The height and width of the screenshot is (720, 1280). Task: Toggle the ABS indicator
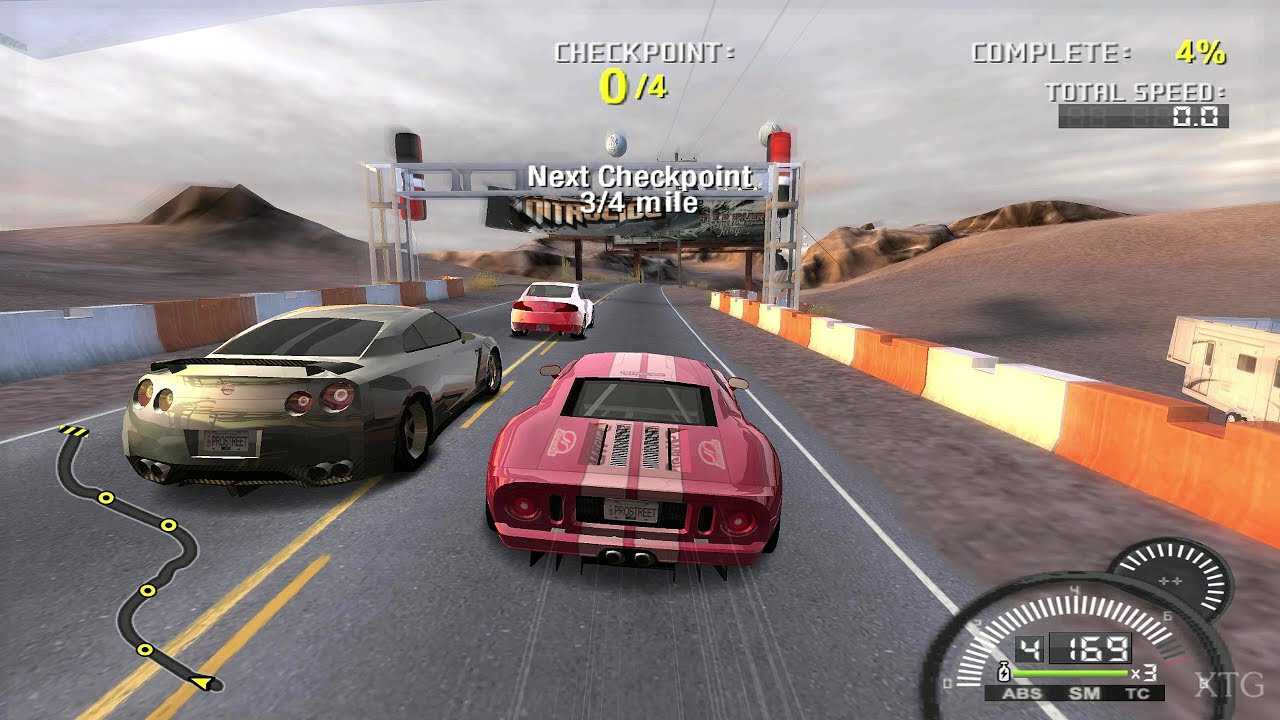[x=1022, y=693]
